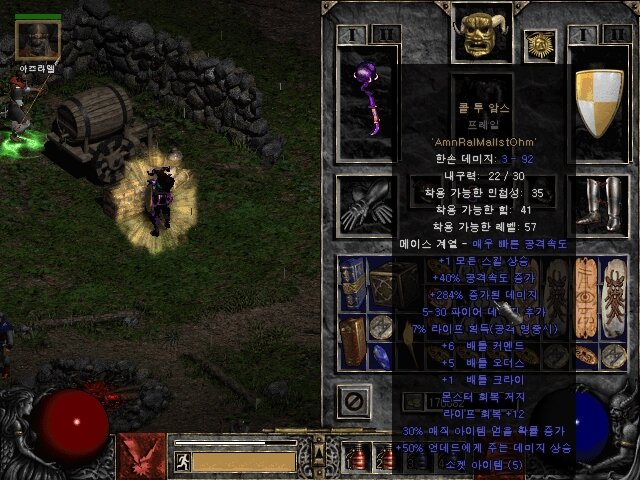The height and width of the screenshot is (480, 640).
Task: Select the orange eye-marked grand charm
Action: tap(586, 297)
